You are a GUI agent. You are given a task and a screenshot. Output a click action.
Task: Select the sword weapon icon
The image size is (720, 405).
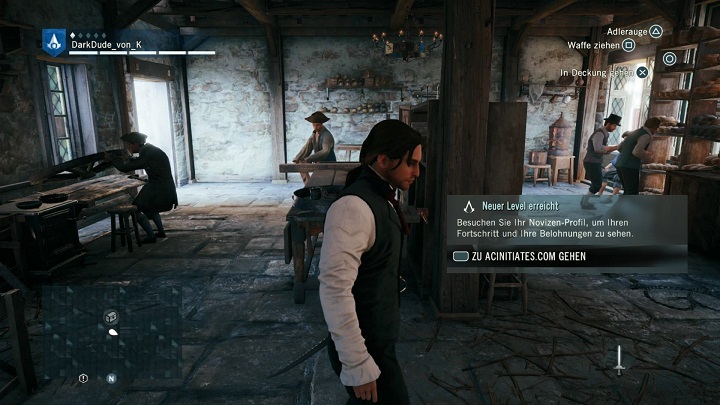tap(619, 360)
